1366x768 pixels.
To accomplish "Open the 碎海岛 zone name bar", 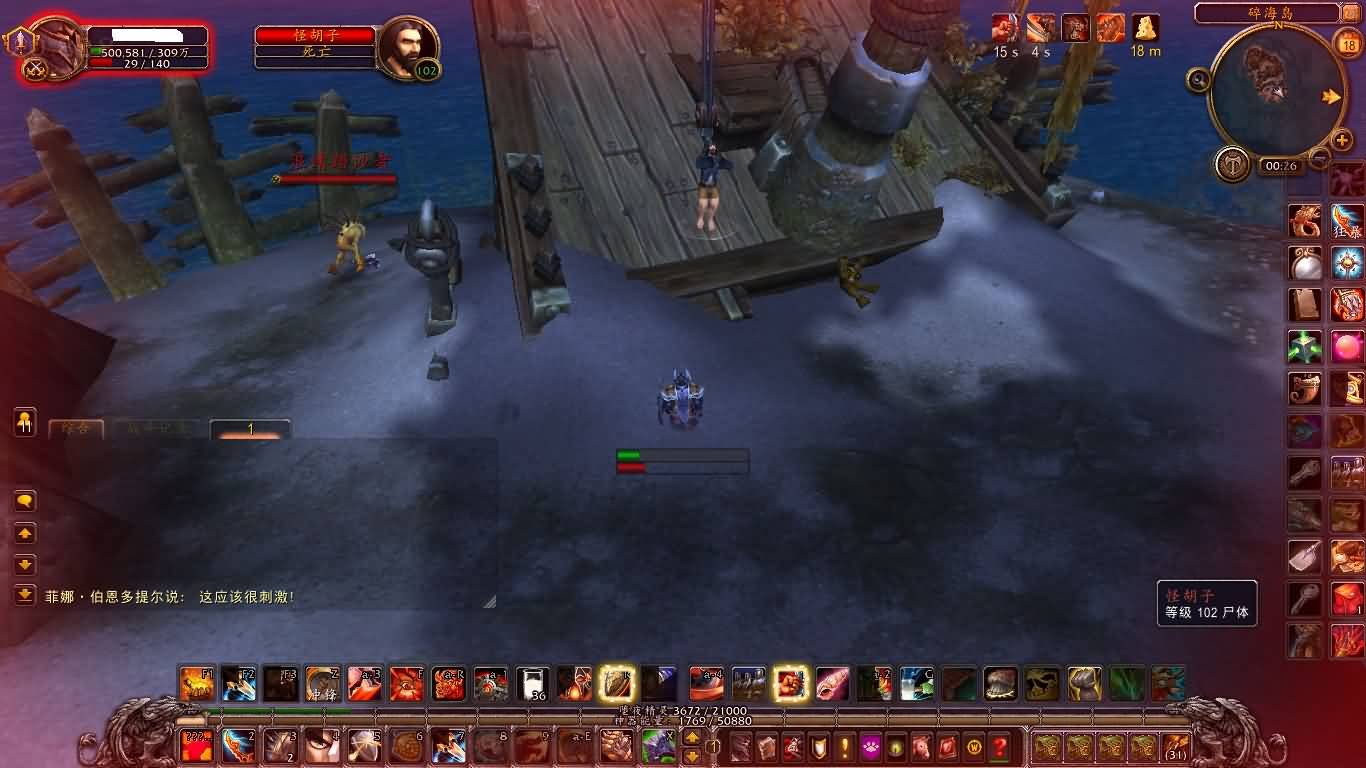I will (x=1266, y=13).
